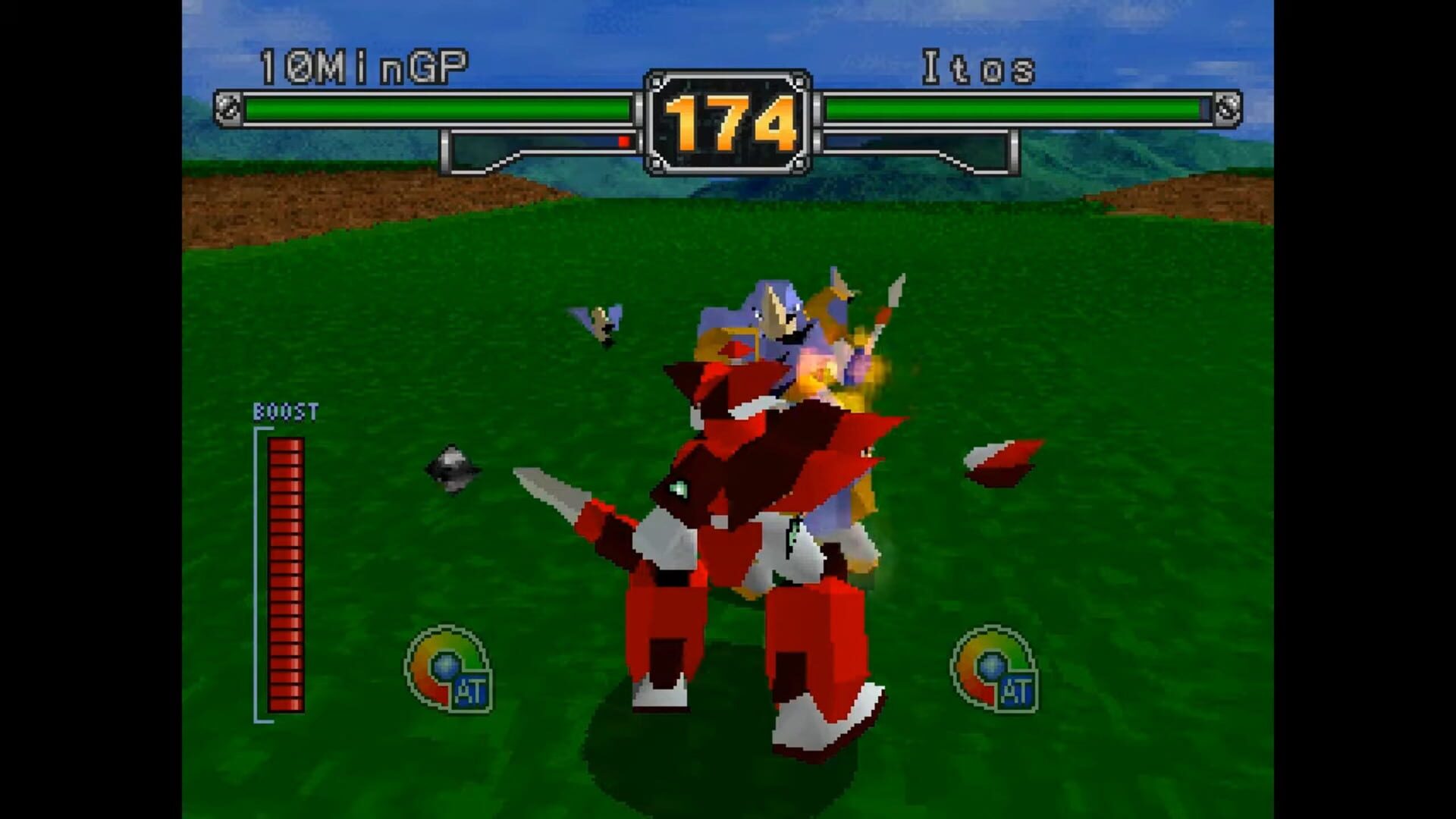Select the Itos name label
1456x819 pixels.
click(x=978, y=64)
